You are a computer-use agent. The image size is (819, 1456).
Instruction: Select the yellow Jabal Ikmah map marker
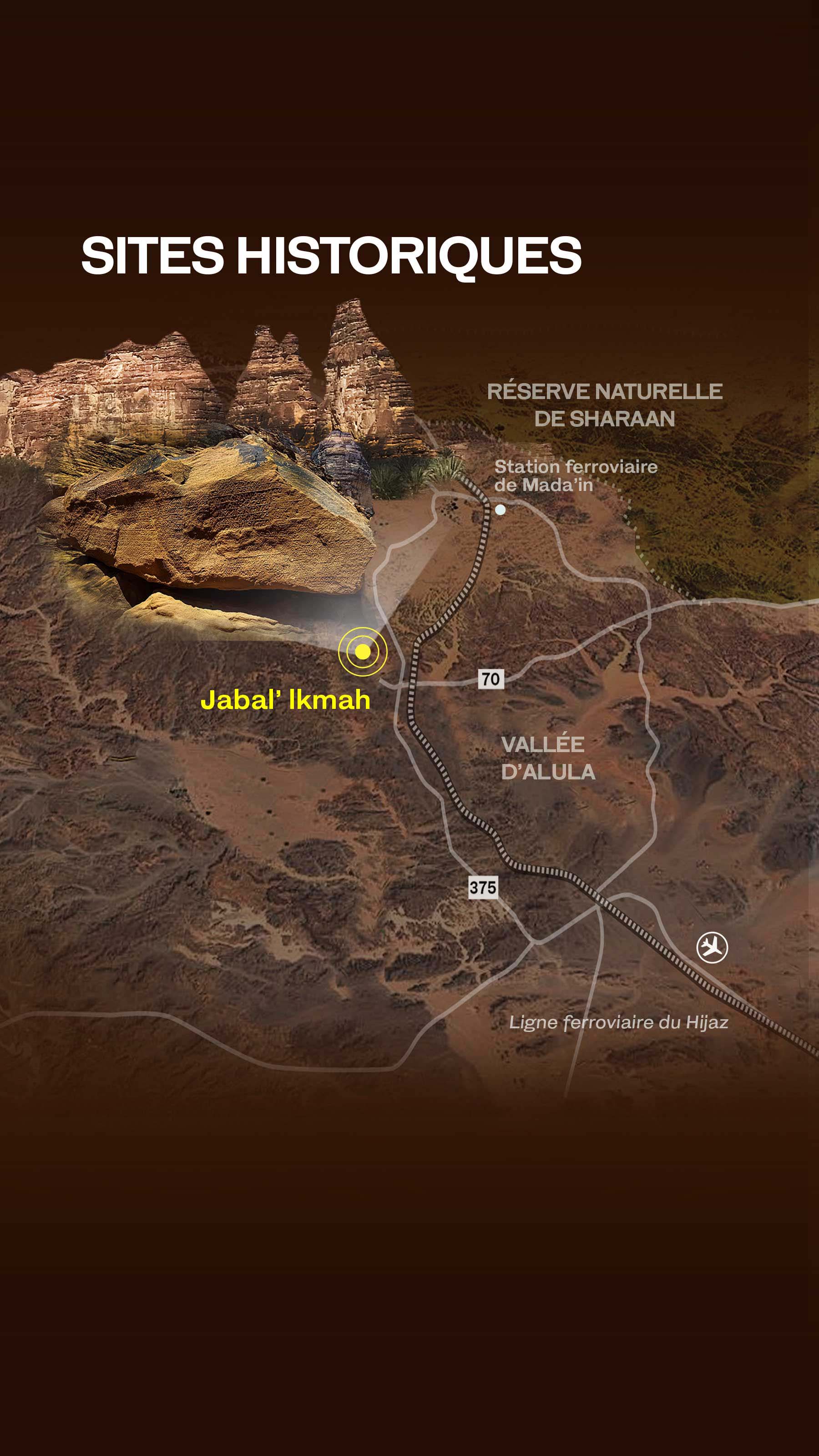click(362, 651)
